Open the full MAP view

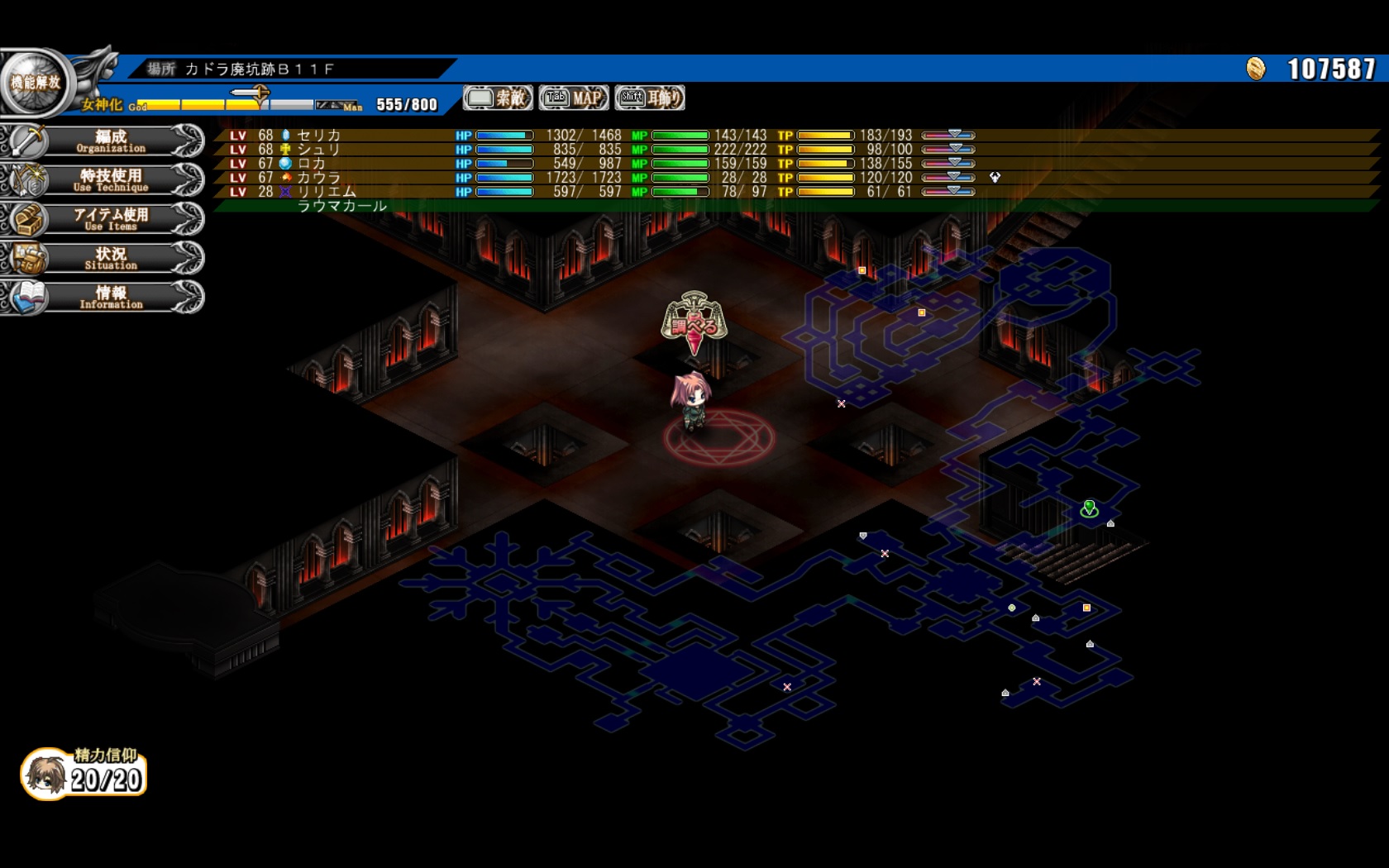(574, 98)
